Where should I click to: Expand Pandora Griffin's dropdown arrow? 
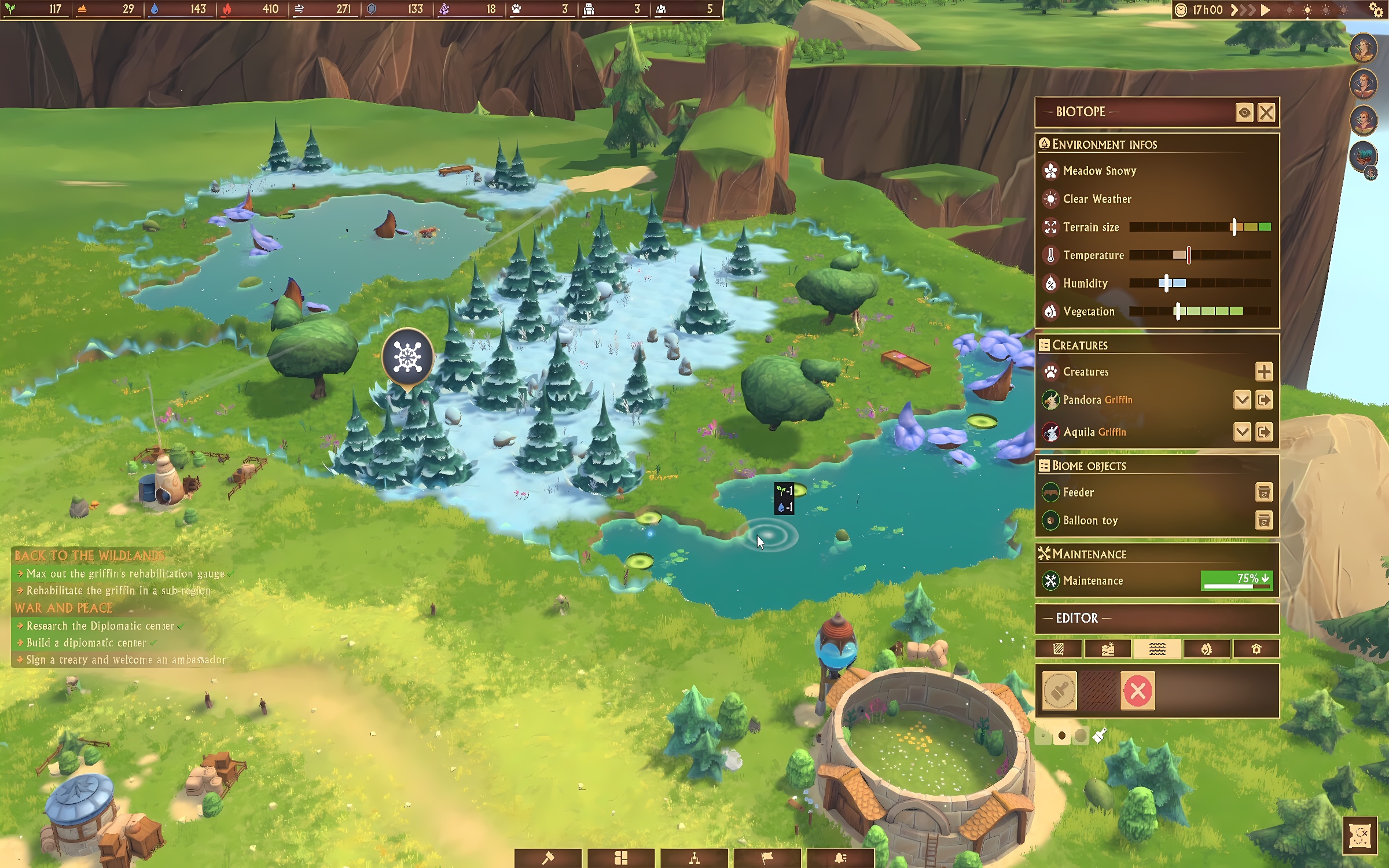1242,399
